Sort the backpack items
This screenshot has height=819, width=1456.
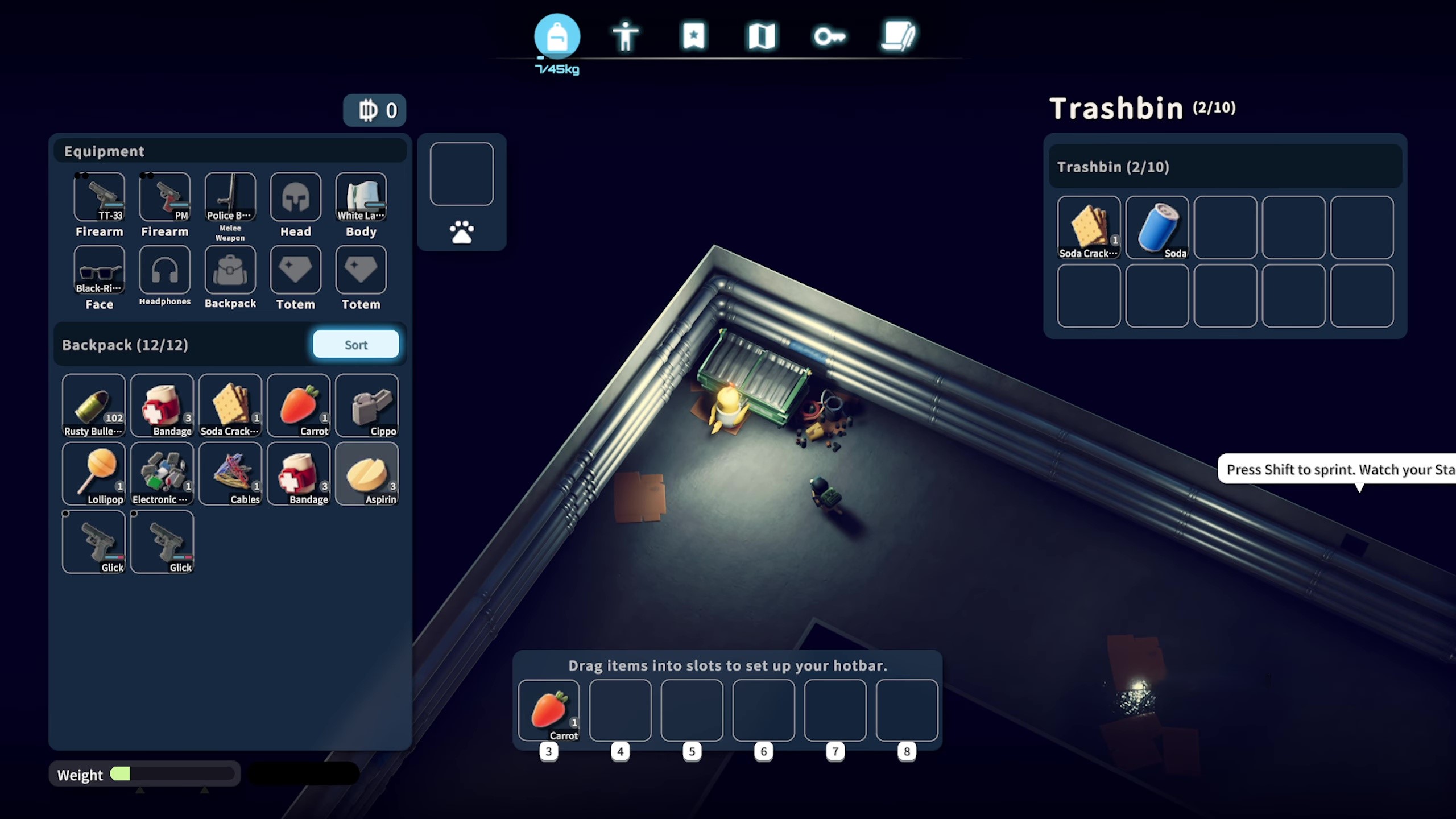coord(355,345)
